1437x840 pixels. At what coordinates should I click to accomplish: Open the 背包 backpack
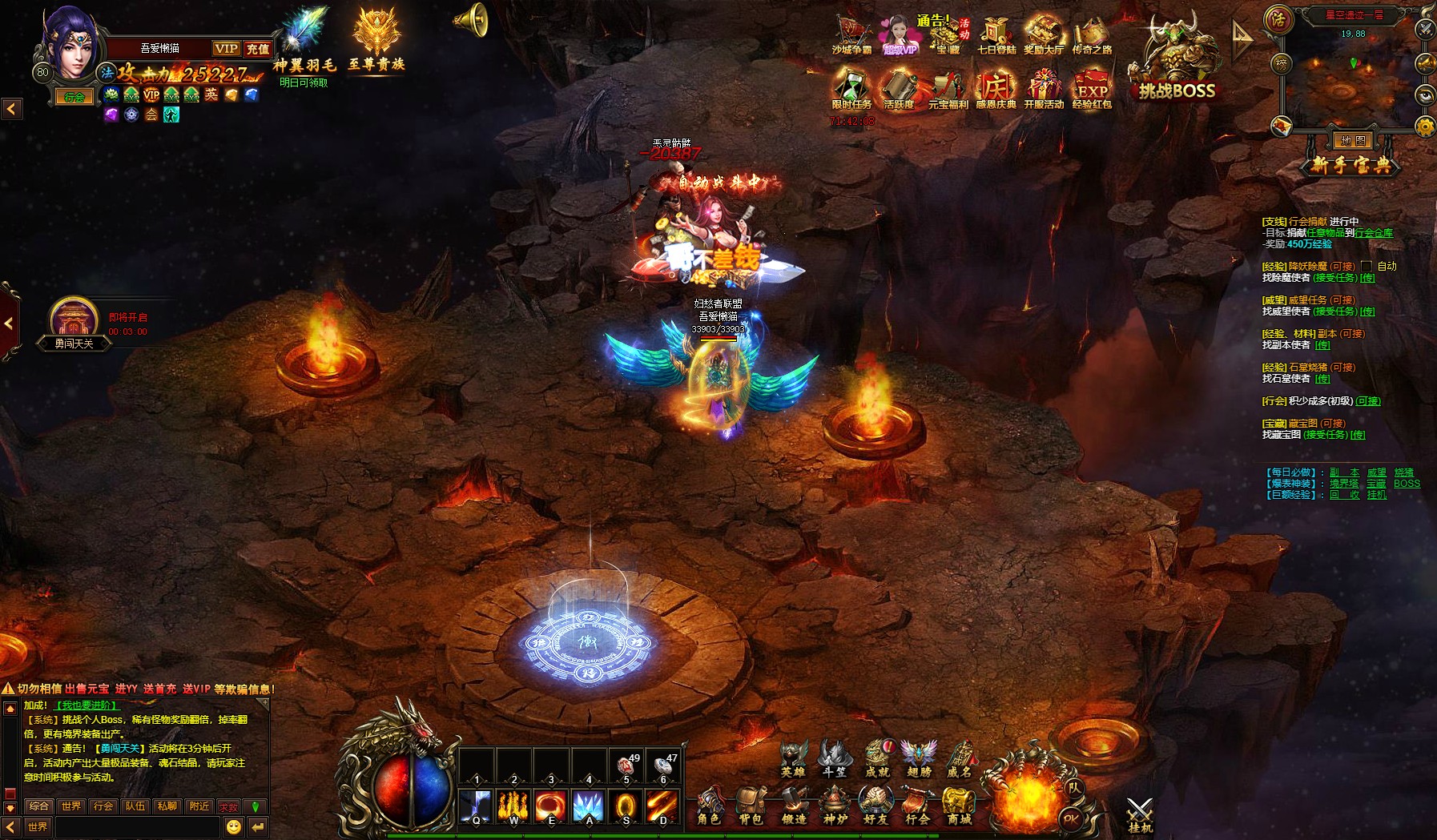[751, 806]
